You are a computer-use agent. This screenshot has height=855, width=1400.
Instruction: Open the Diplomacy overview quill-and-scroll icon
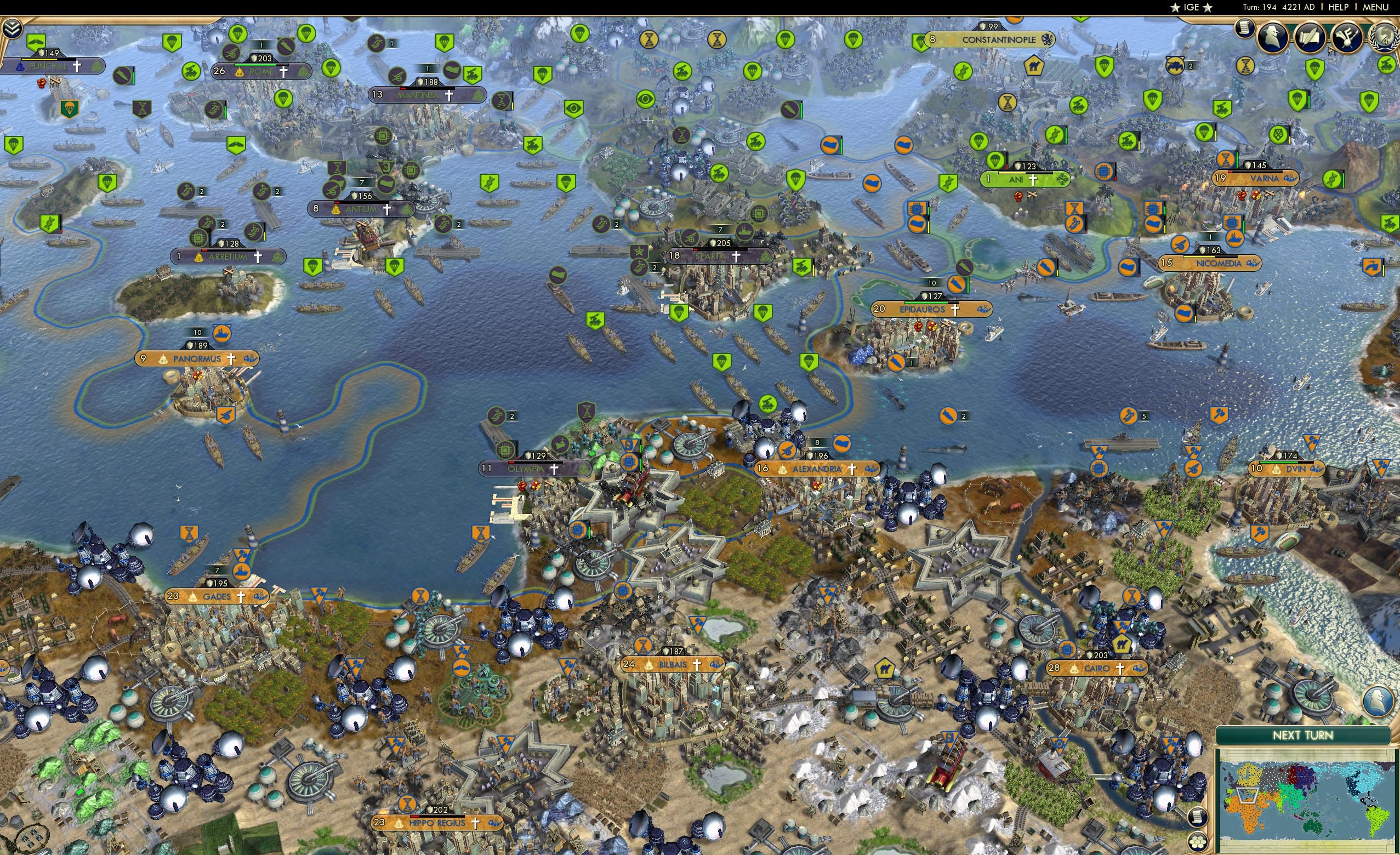click(1311, 37)
